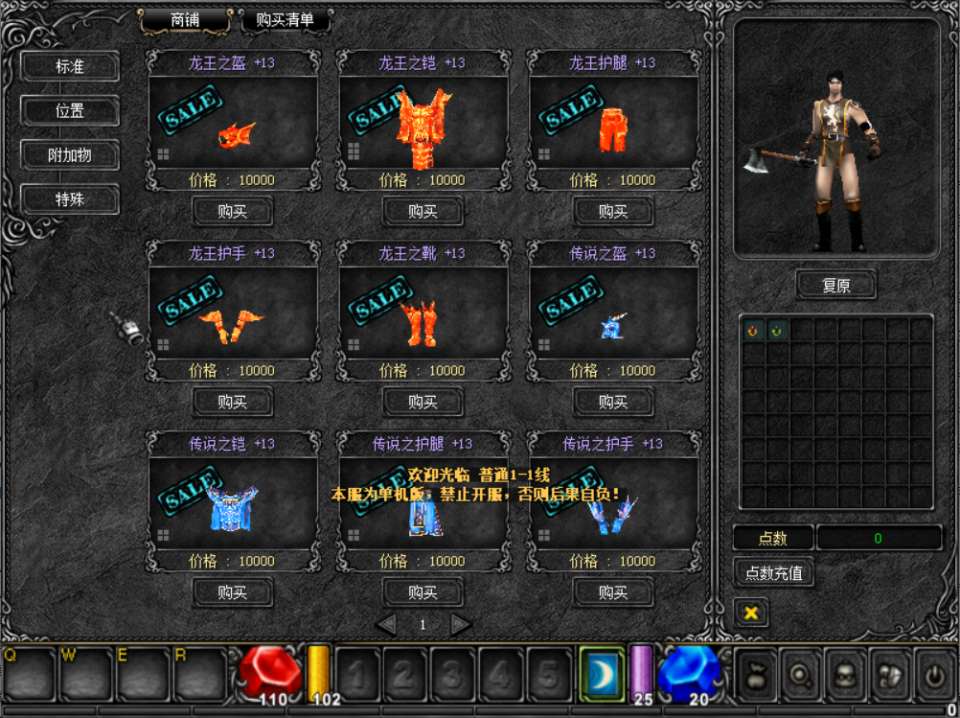Choose the 位置 category

pos(70,111)
